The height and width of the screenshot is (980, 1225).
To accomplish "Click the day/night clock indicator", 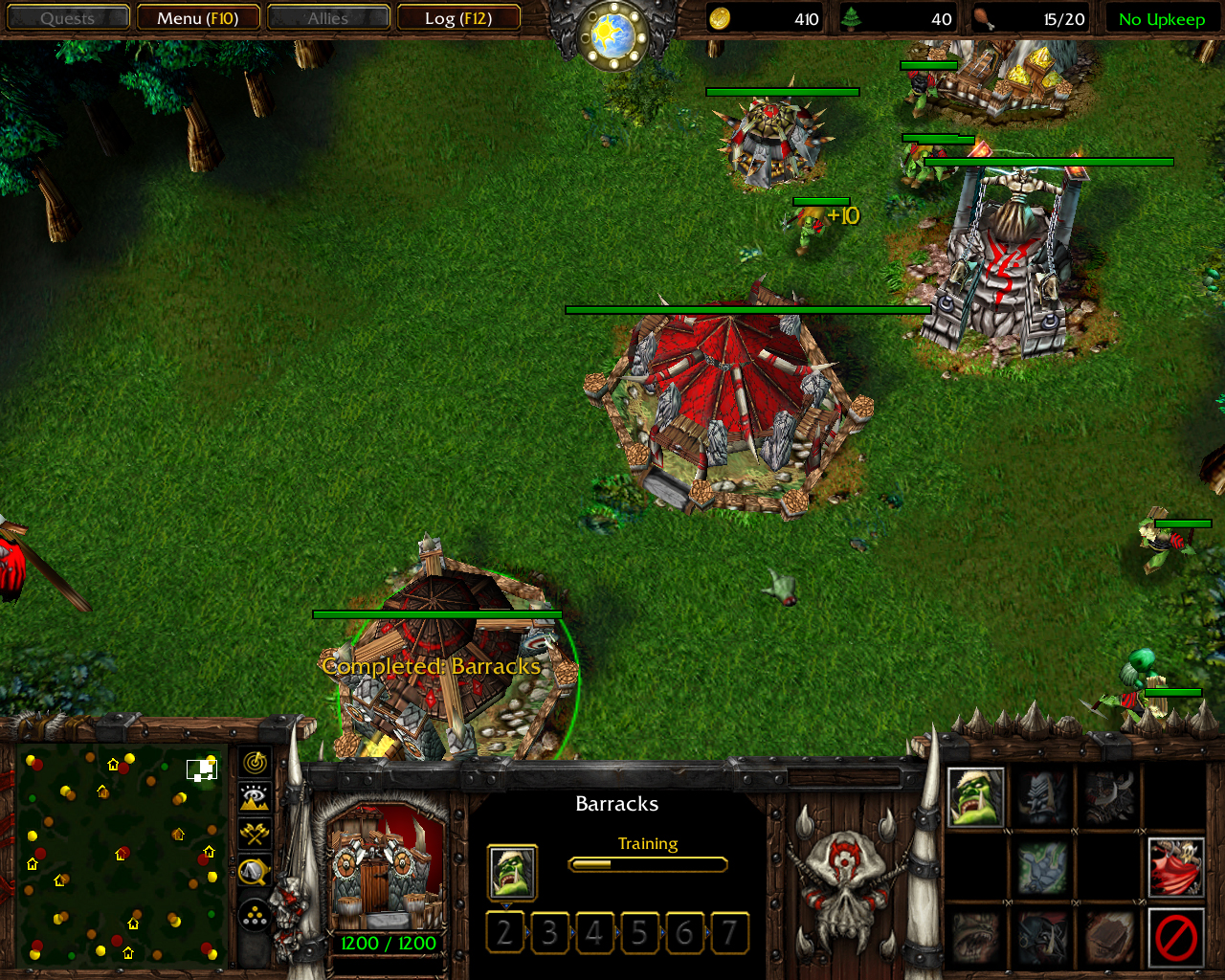I will [x=612, y=35].
